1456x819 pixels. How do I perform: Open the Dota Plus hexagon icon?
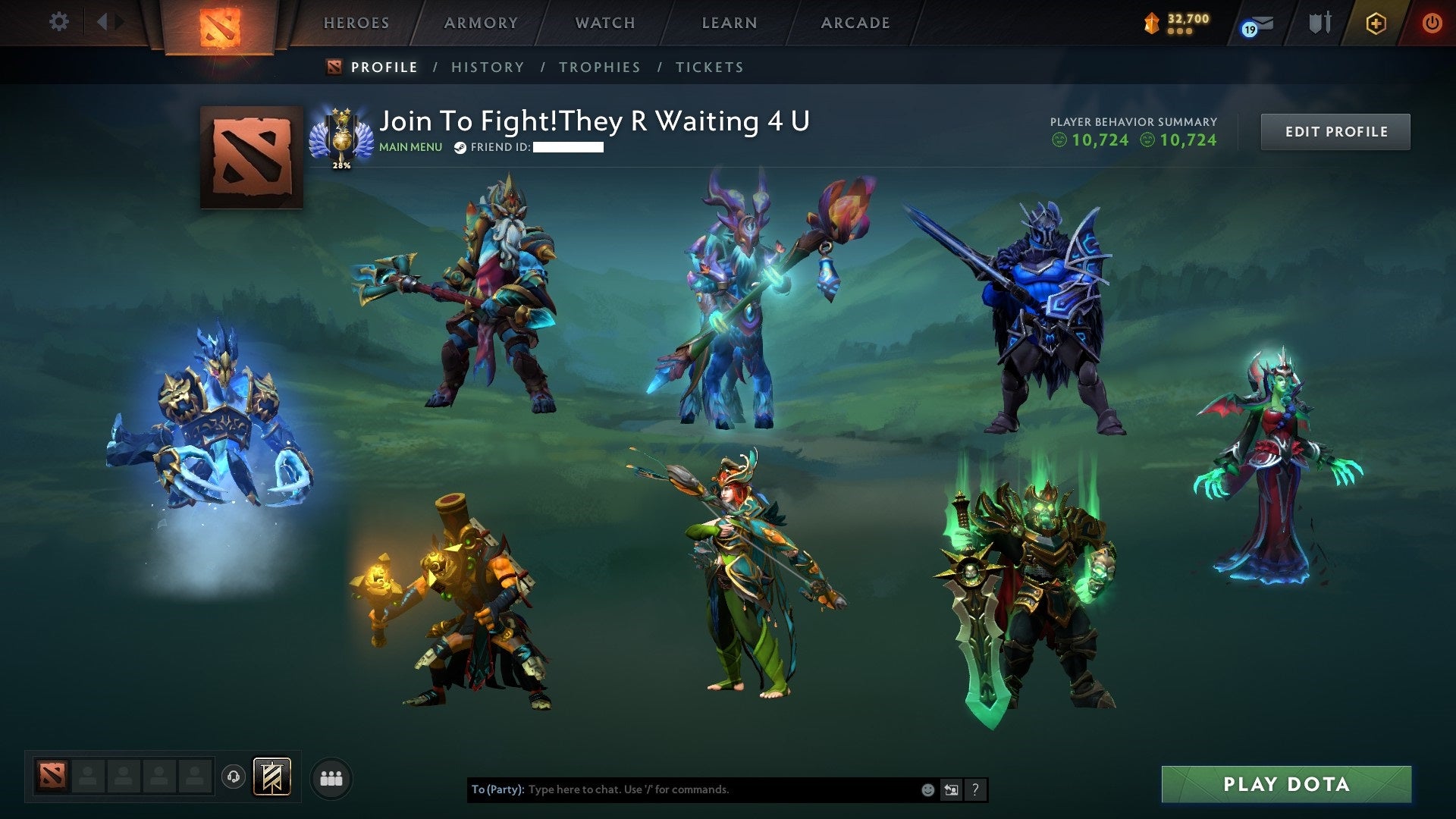point(1376,24)
